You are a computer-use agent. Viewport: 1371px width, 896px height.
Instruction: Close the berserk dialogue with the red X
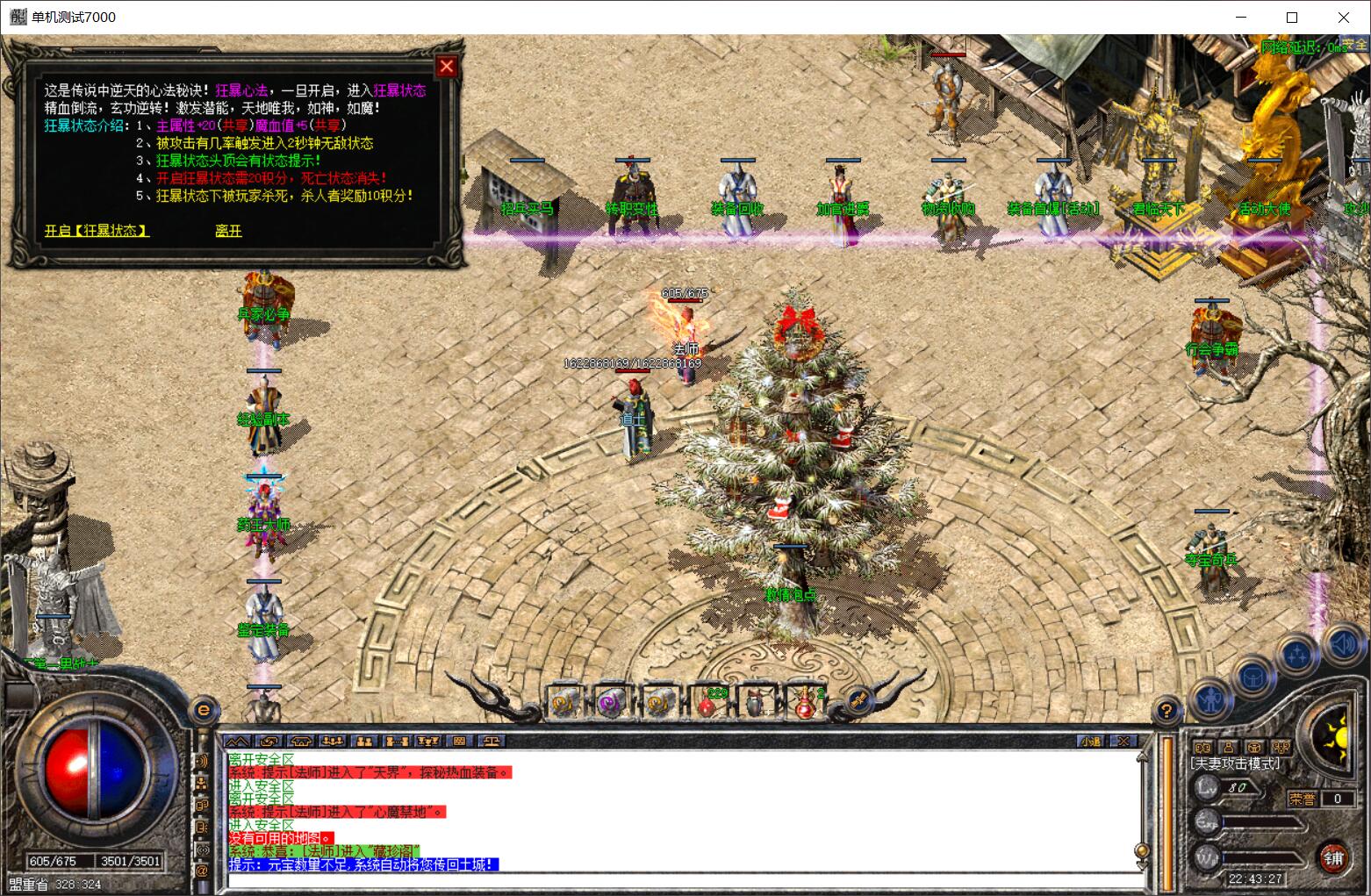(447, 67)
